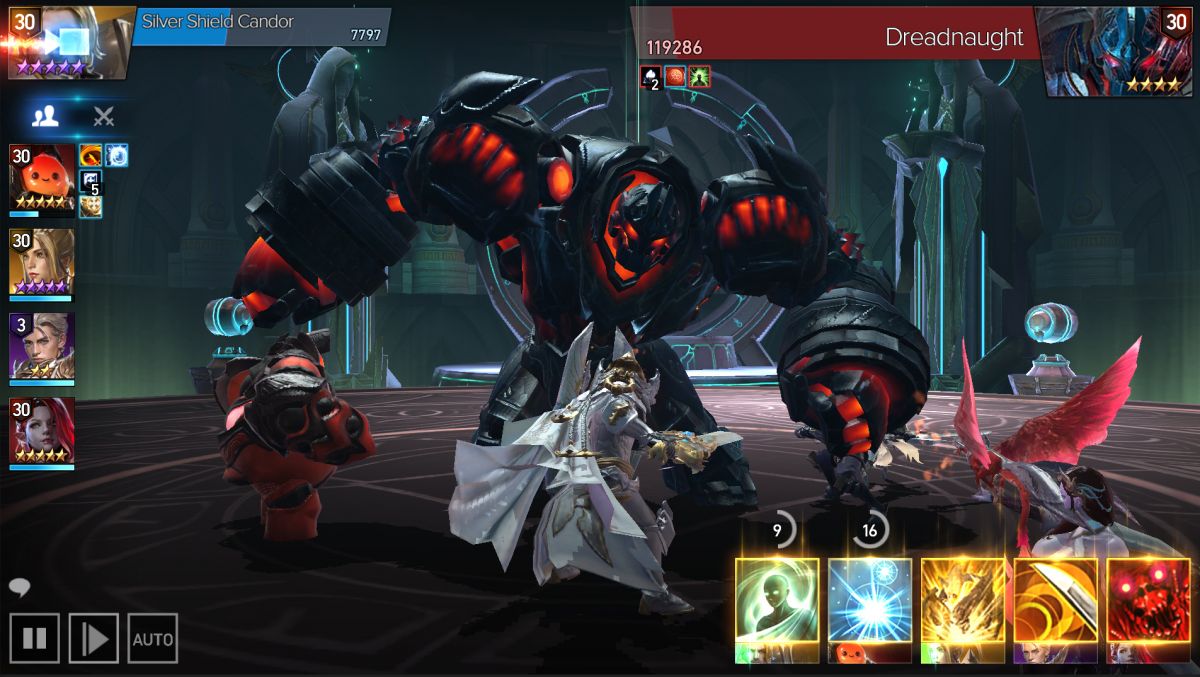Use the blue starburst skill
The width and height of the screenshot is (1200, 677).
pos(870,600)
